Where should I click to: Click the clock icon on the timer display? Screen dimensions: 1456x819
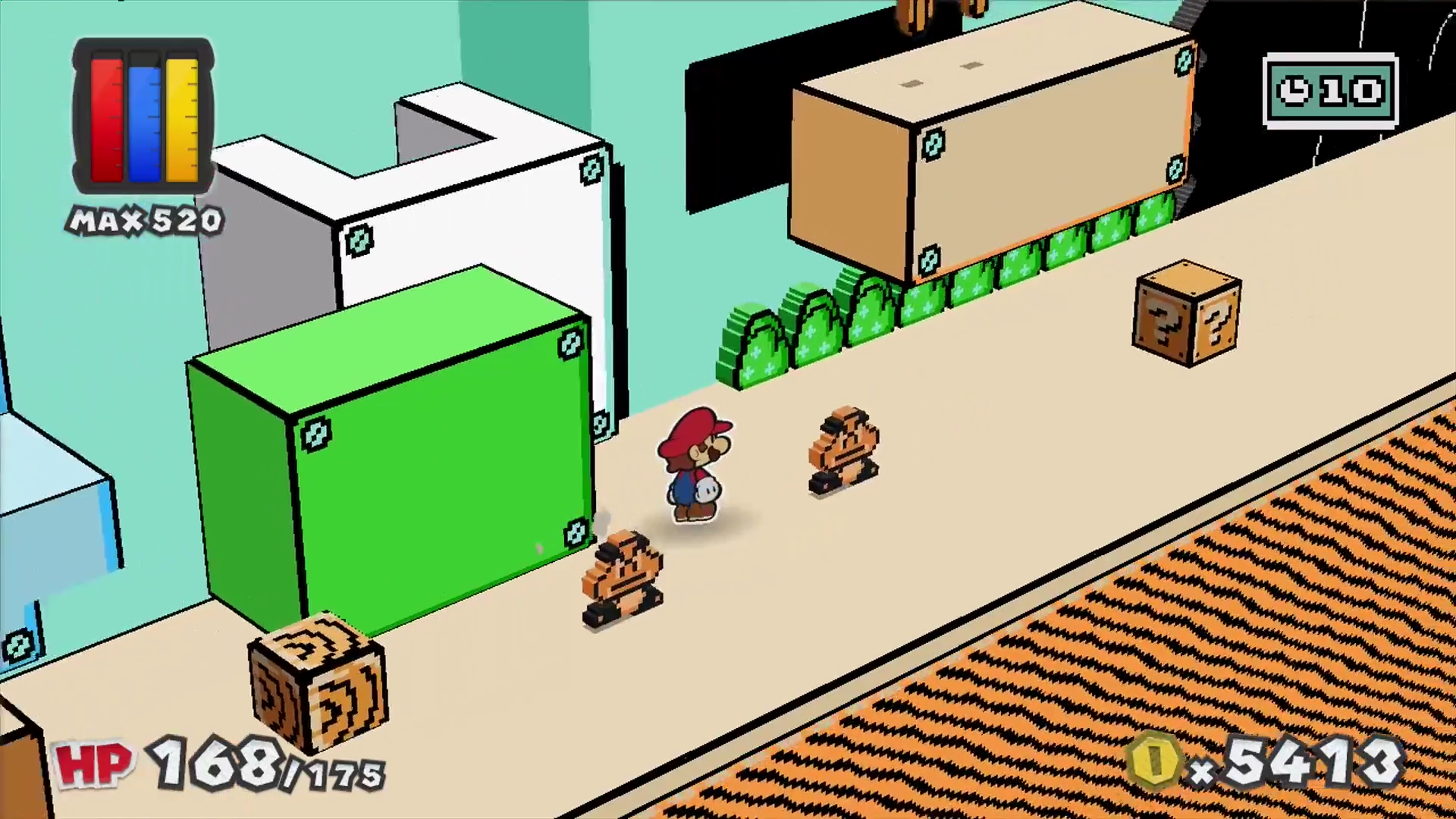coord(1294,91)
